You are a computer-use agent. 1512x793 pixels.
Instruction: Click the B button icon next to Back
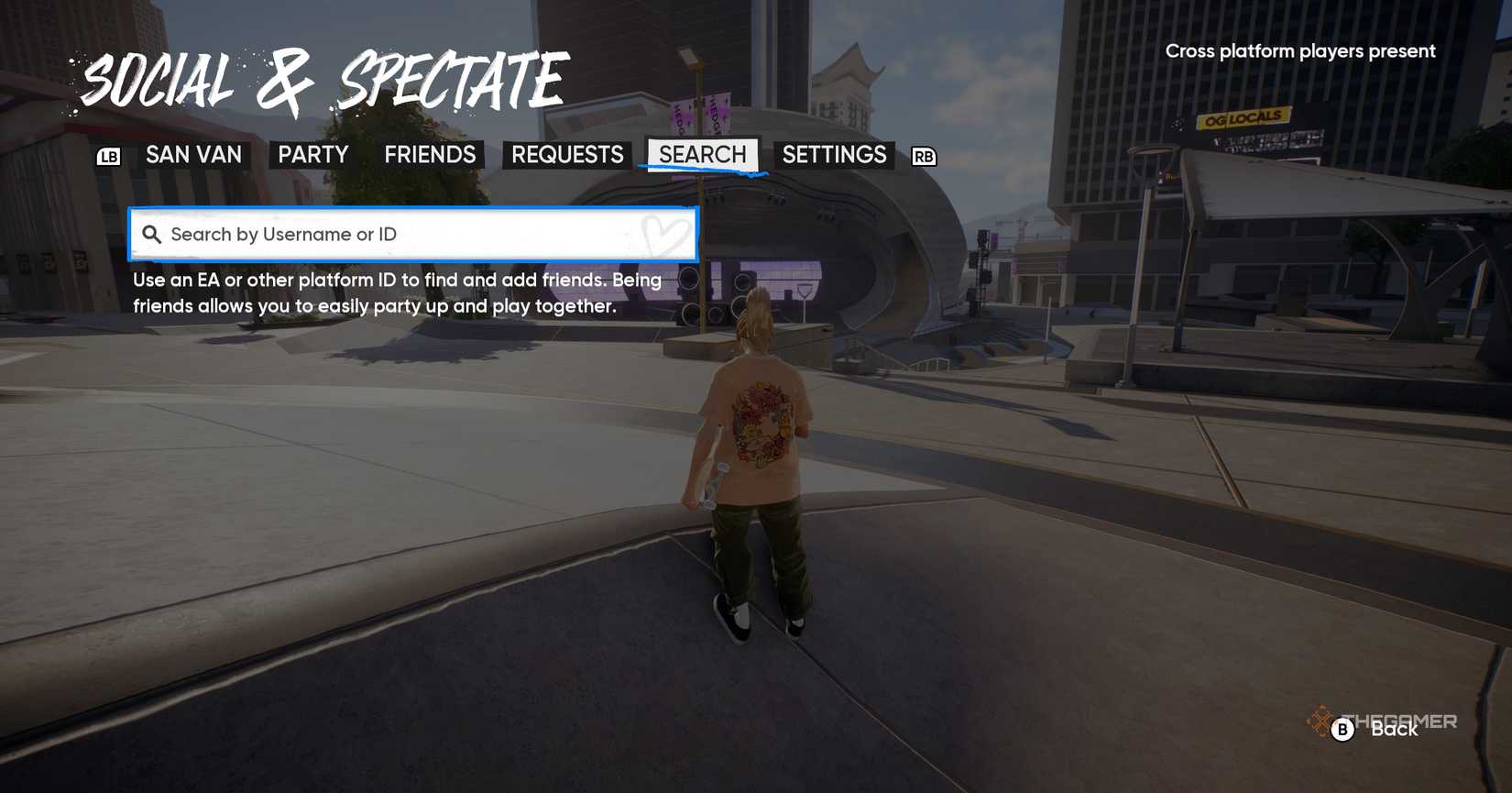click(1342, 731)
